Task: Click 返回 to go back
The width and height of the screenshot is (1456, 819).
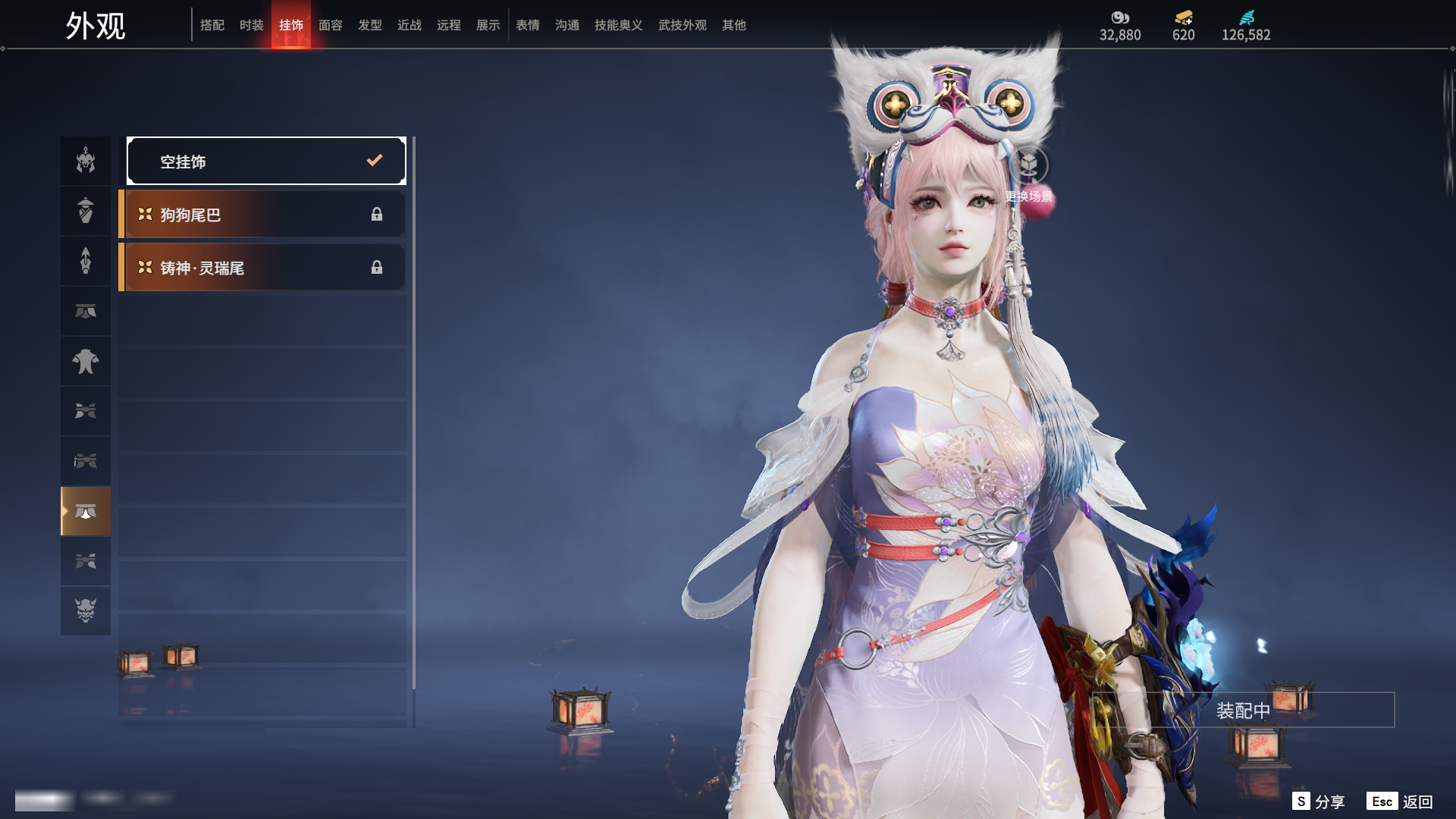Action: [x=1401, y=802]
